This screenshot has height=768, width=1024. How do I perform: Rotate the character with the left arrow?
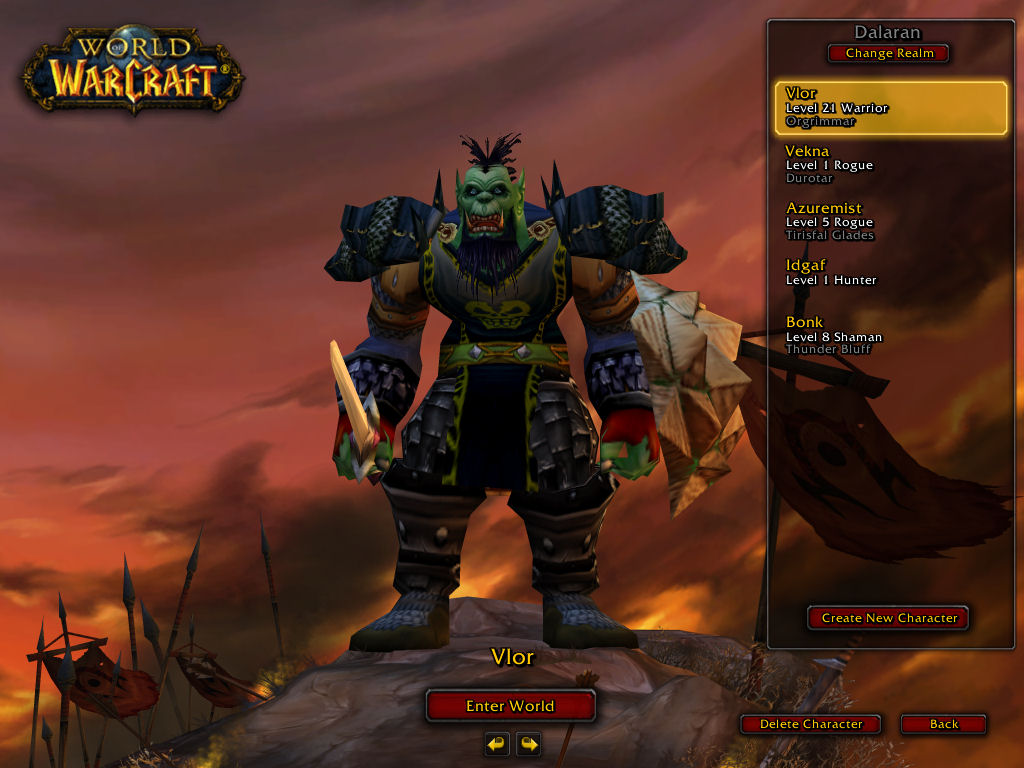pos(497,744)
